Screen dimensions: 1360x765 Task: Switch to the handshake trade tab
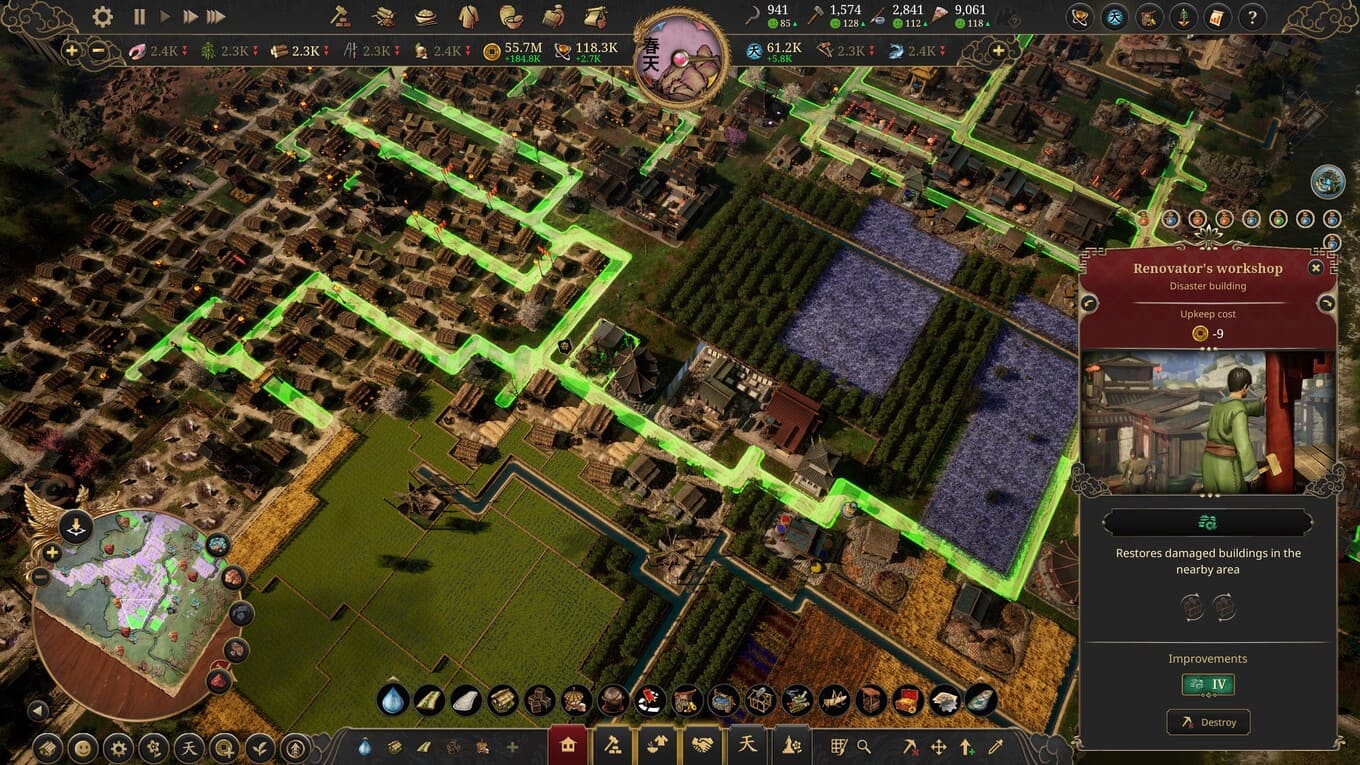point(701,745)
